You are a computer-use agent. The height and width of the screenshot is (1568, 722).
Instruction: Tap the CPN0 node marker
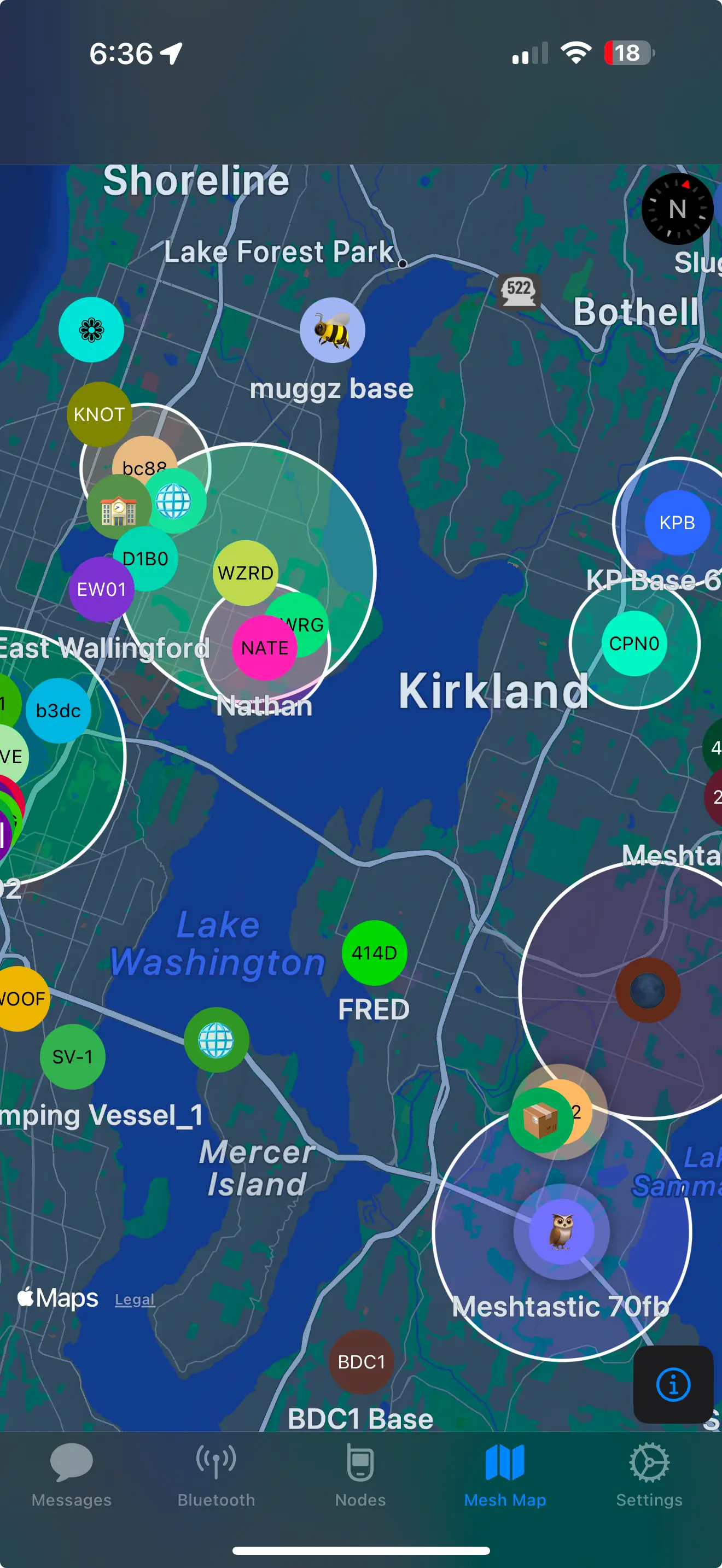click(x=635, y=643)
